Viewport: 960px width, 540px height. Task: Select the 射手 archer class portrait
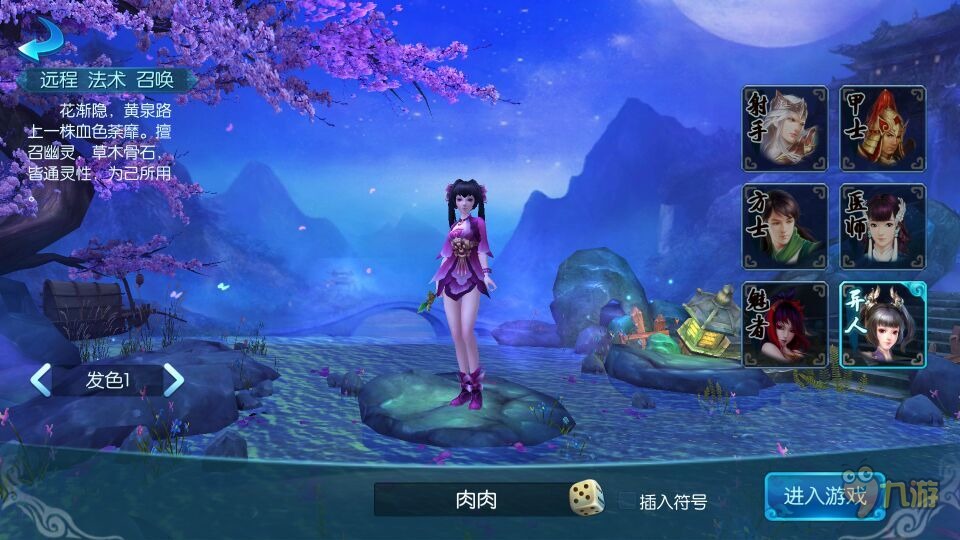pyautogui.click(x=784, y=128)
